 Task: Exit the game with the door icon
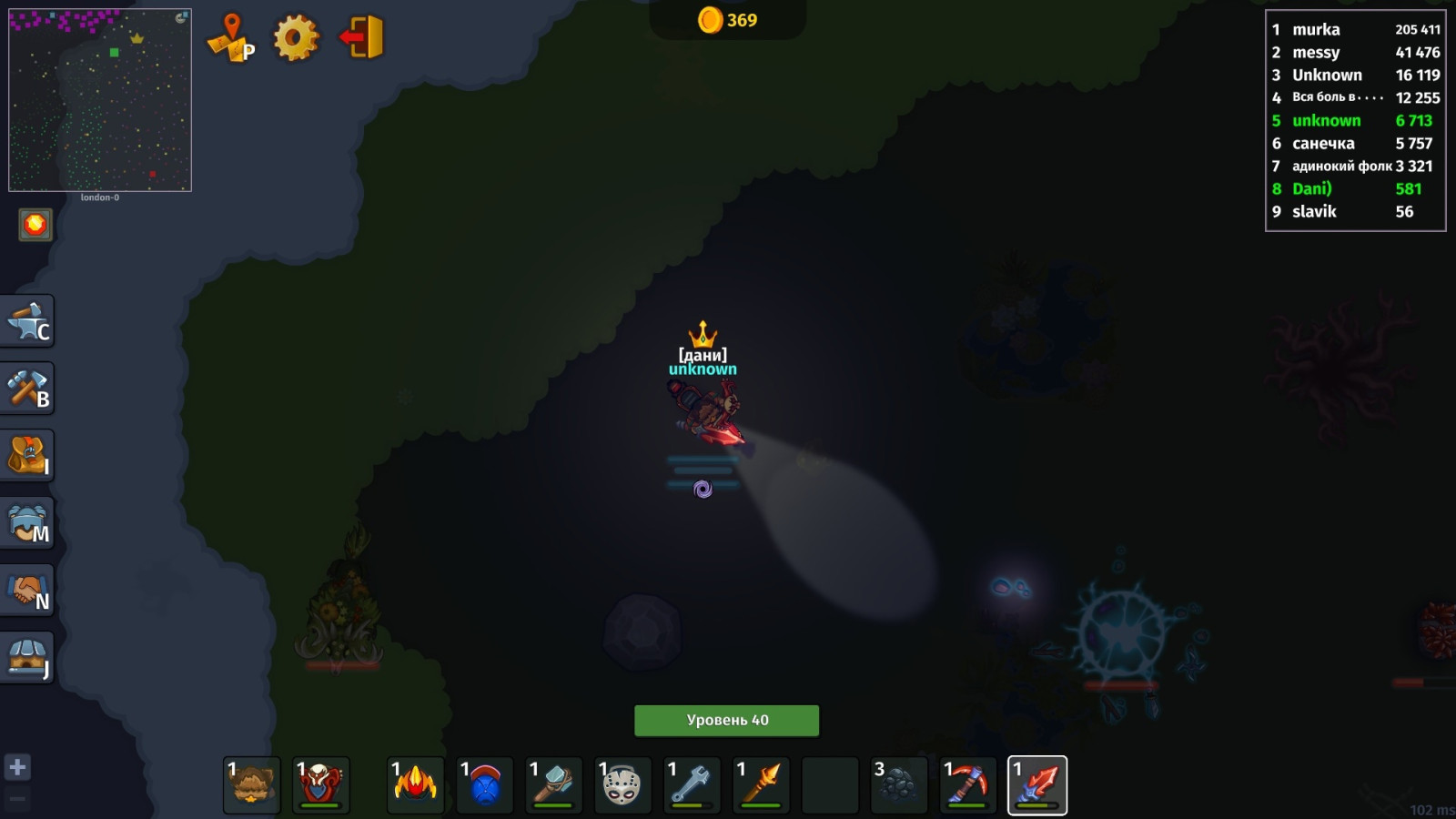[362, 38]
